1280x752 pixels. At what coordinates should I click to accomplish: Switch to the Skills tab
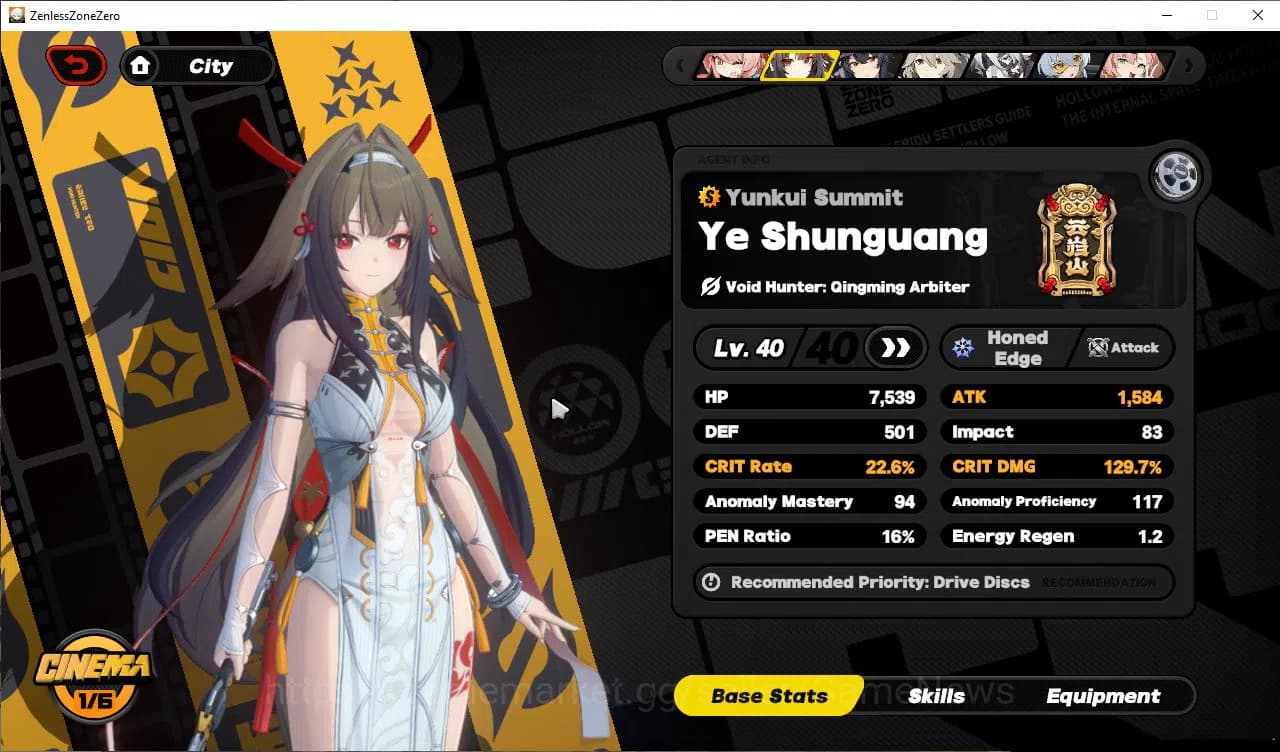tap(936, 696)
